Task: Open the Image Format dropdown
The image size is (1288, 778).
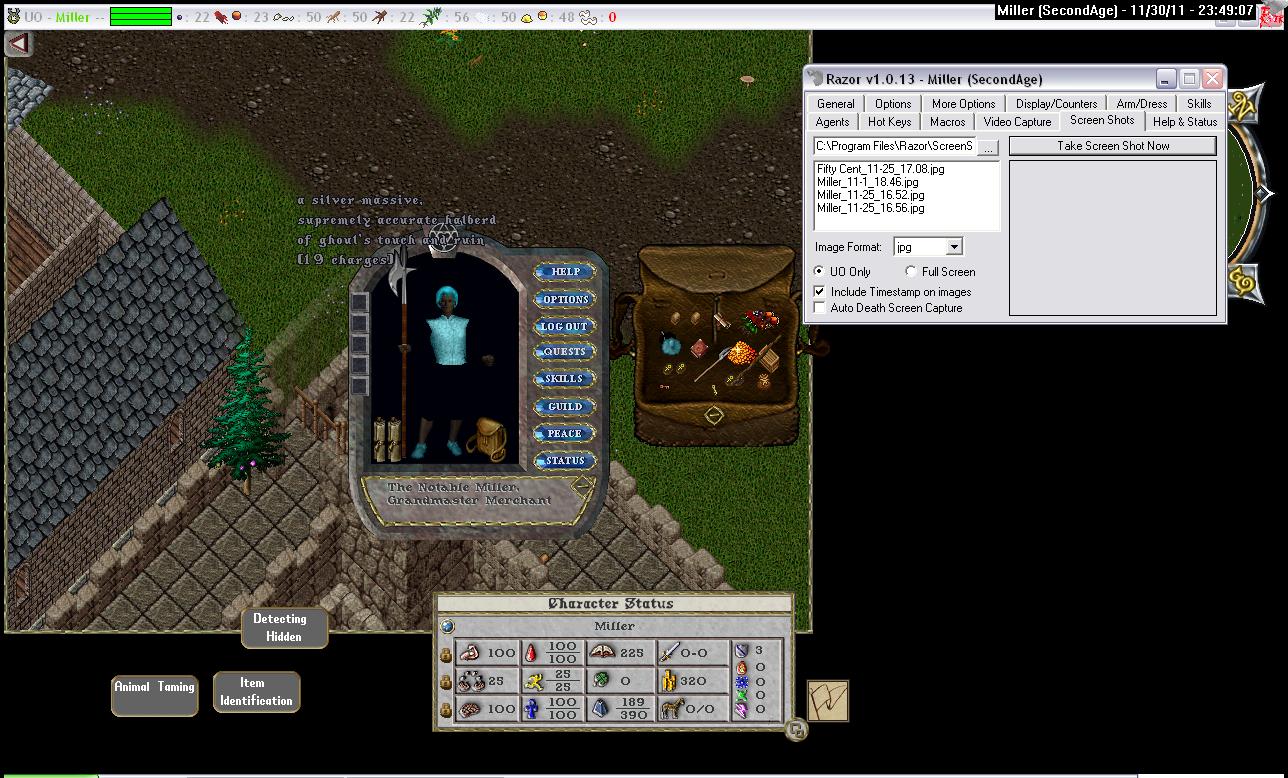Action: (954, 247)
